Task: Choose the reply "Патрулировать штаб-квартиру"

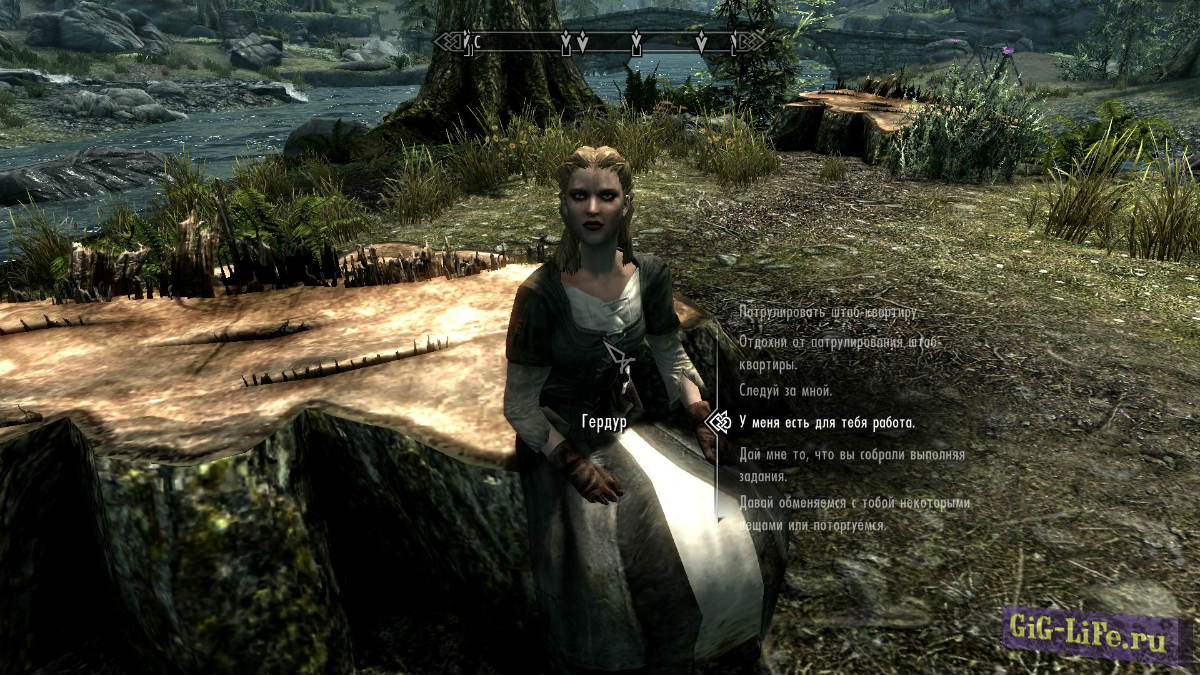Action: point(828,312)
